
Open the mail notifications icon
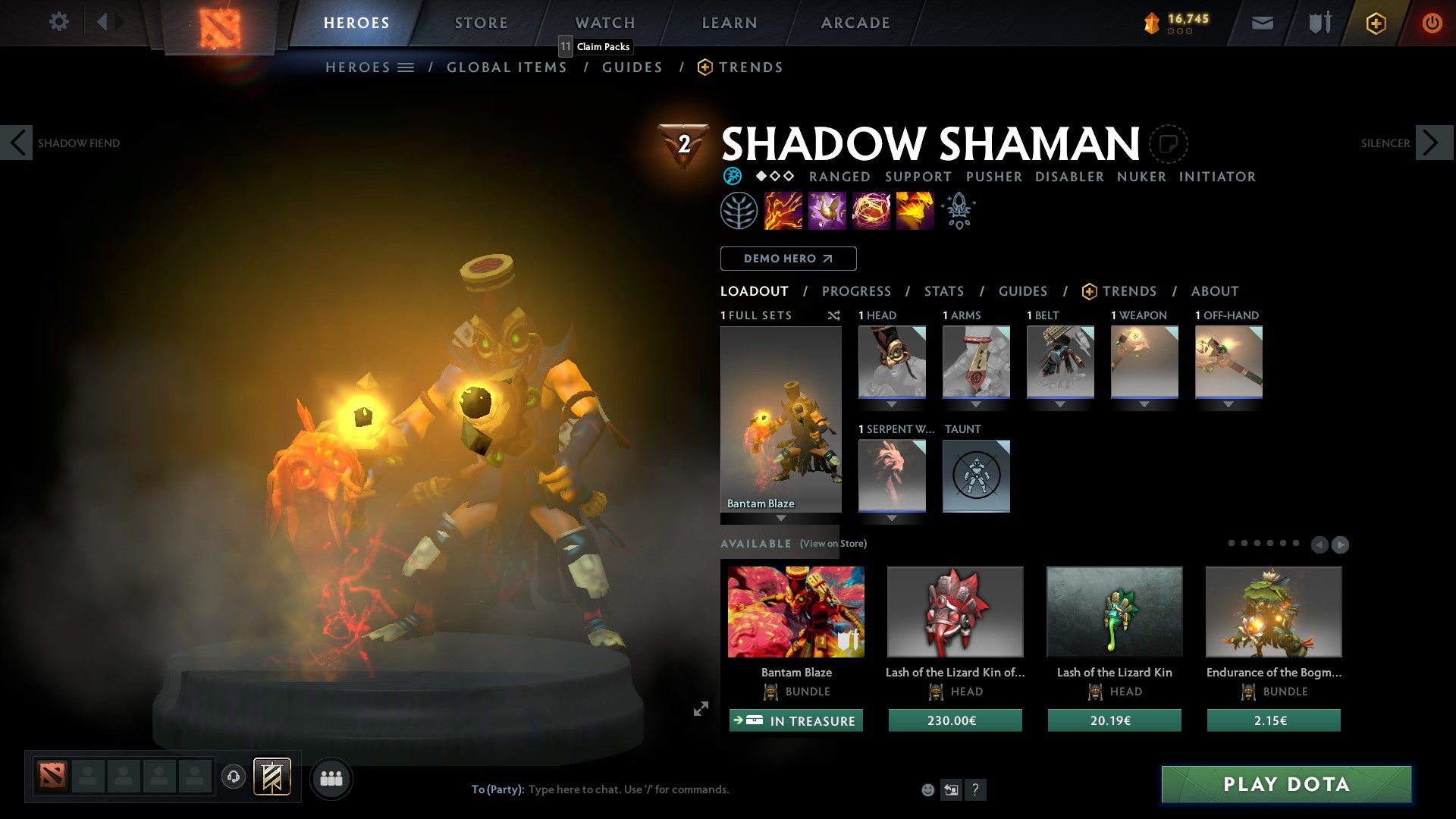click(1262, 23)
